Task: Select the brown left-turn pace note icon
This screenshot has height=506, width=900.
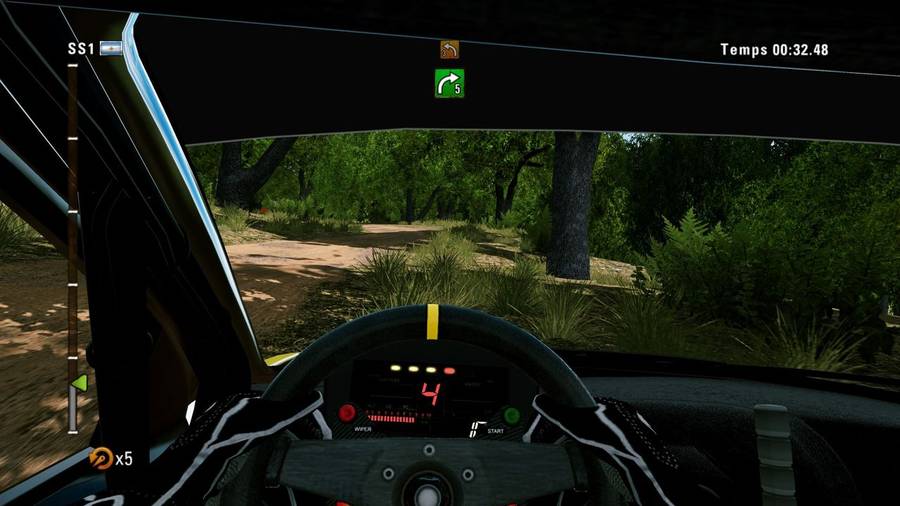Action: click(x=449, y=49)
